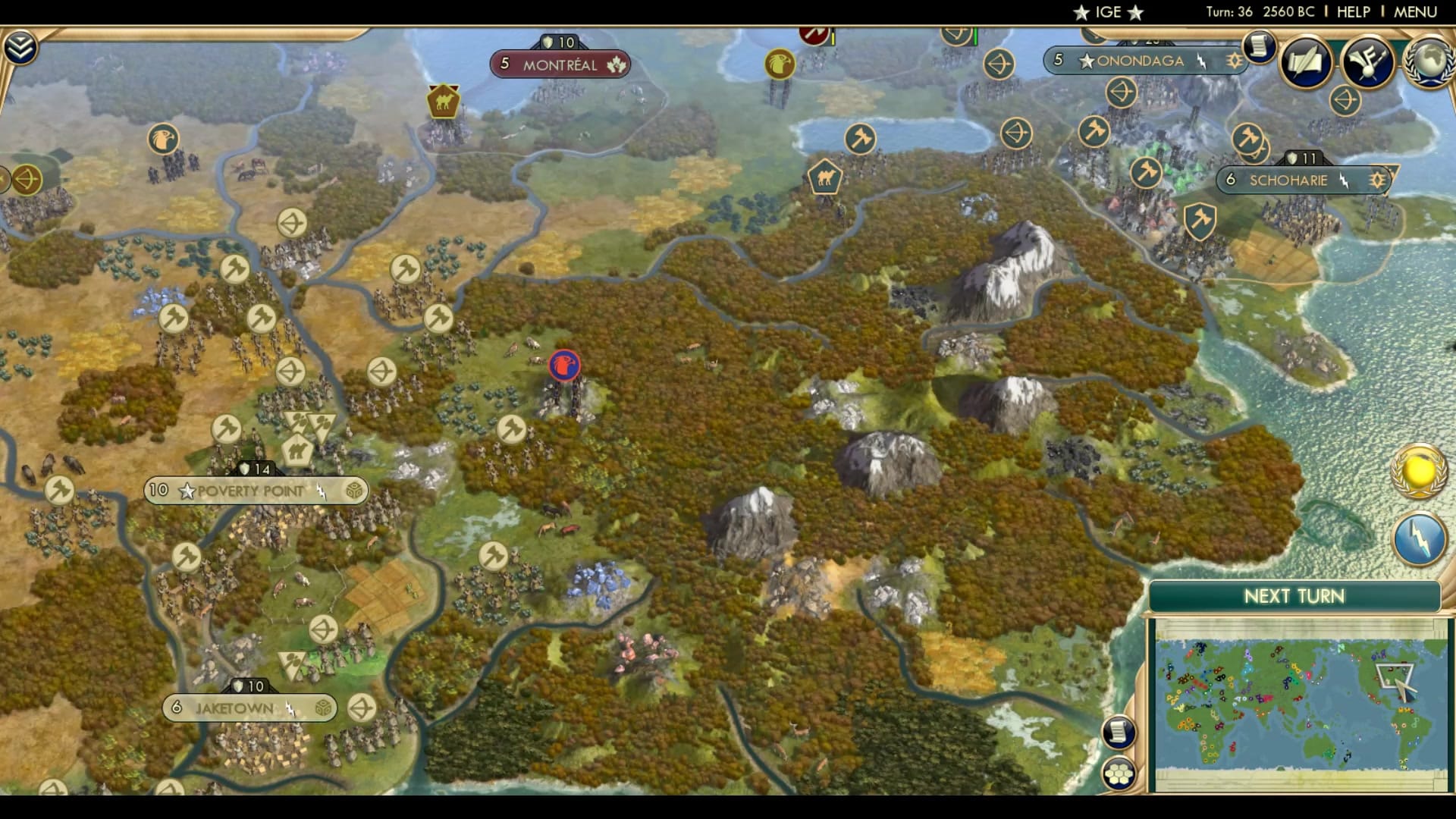Open the notification log scroll icon
This screenshot has width=1456, height=819.
(1259, 45)
